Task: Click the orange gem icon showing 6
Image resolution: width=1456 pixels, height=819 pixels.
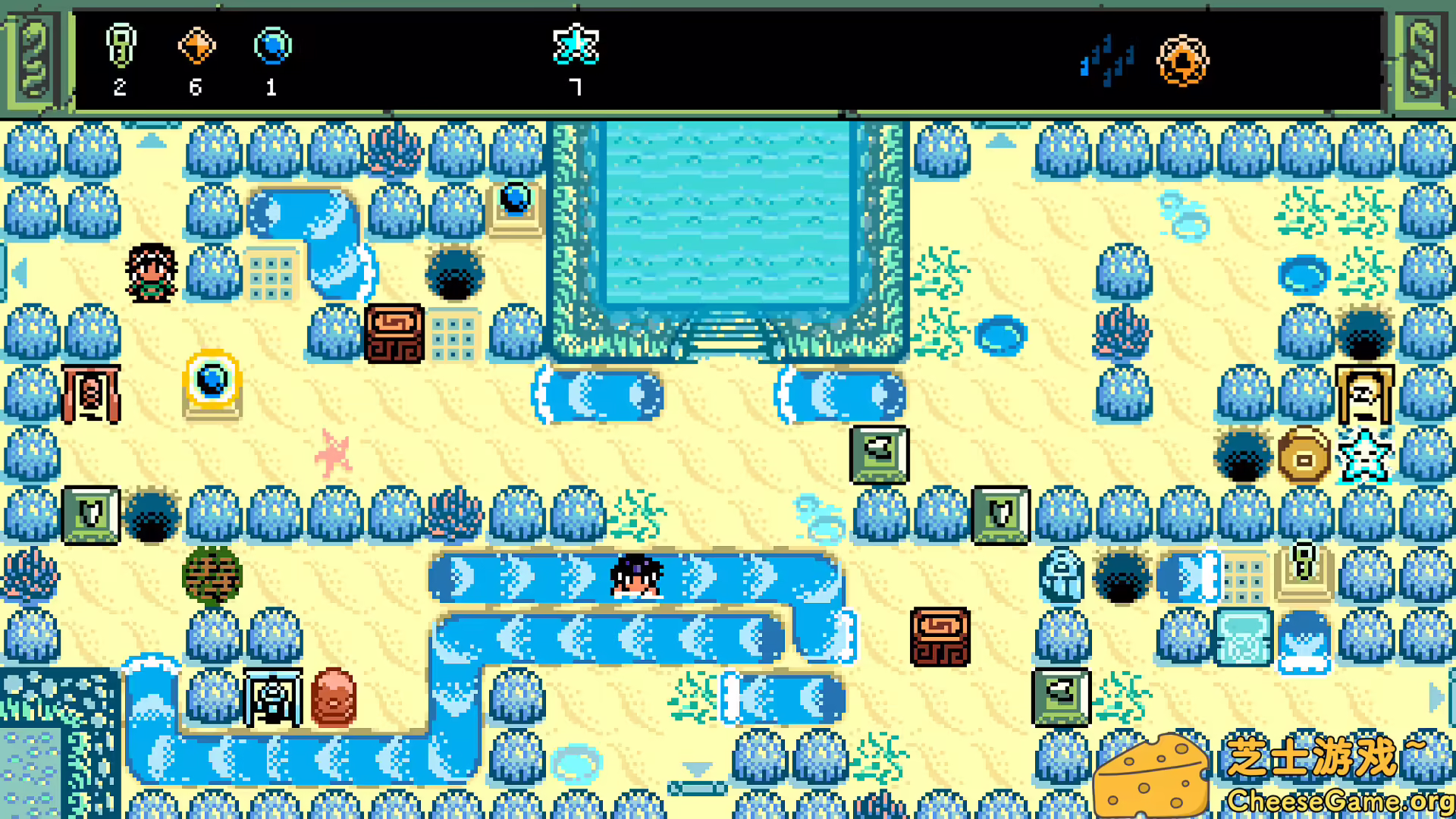Action: pos(197,47)
